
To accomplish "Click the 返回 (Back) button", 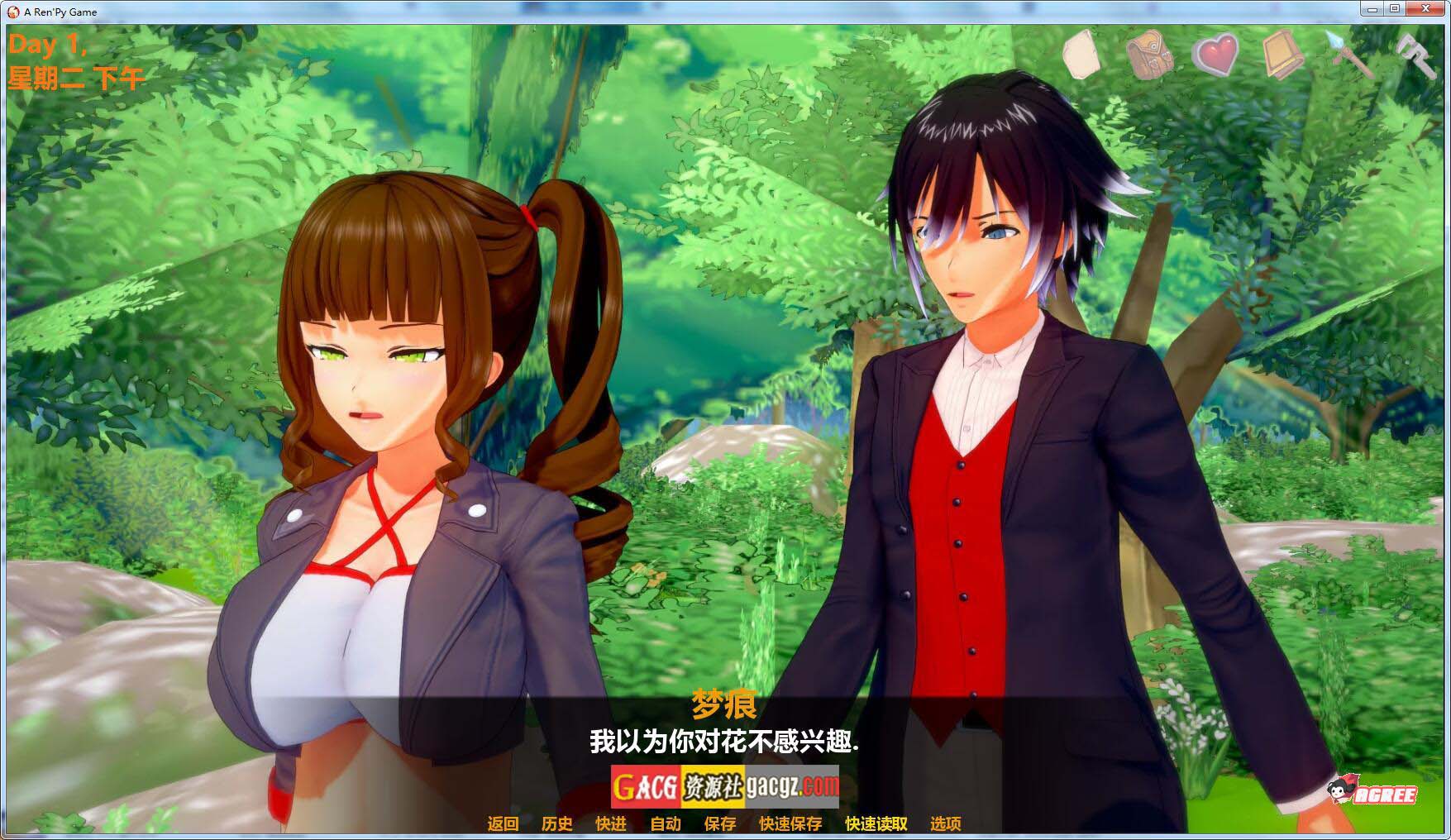I will coord(503,823).
